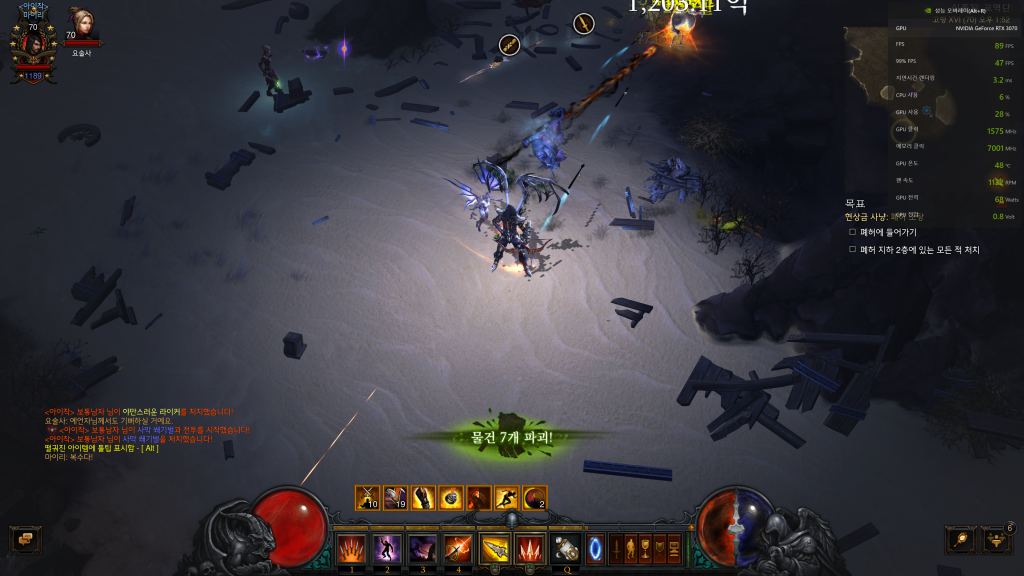The height and width of the screenshot is (576, 1024).
Task: Open the blue town portal
Action: click(595, 548)
